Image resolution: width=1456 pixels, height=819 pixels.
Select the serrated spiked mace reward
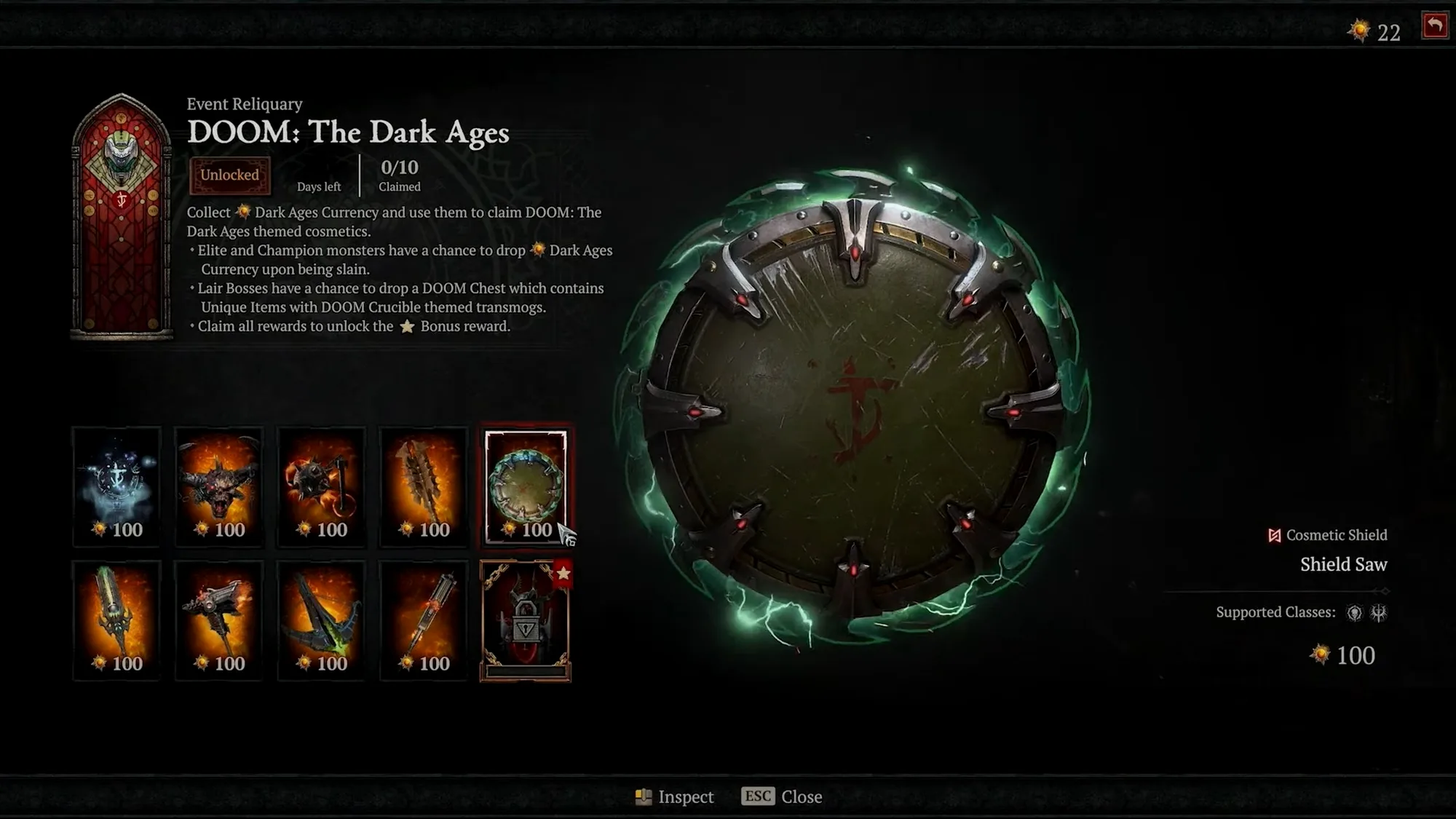(x=424, y=486)
